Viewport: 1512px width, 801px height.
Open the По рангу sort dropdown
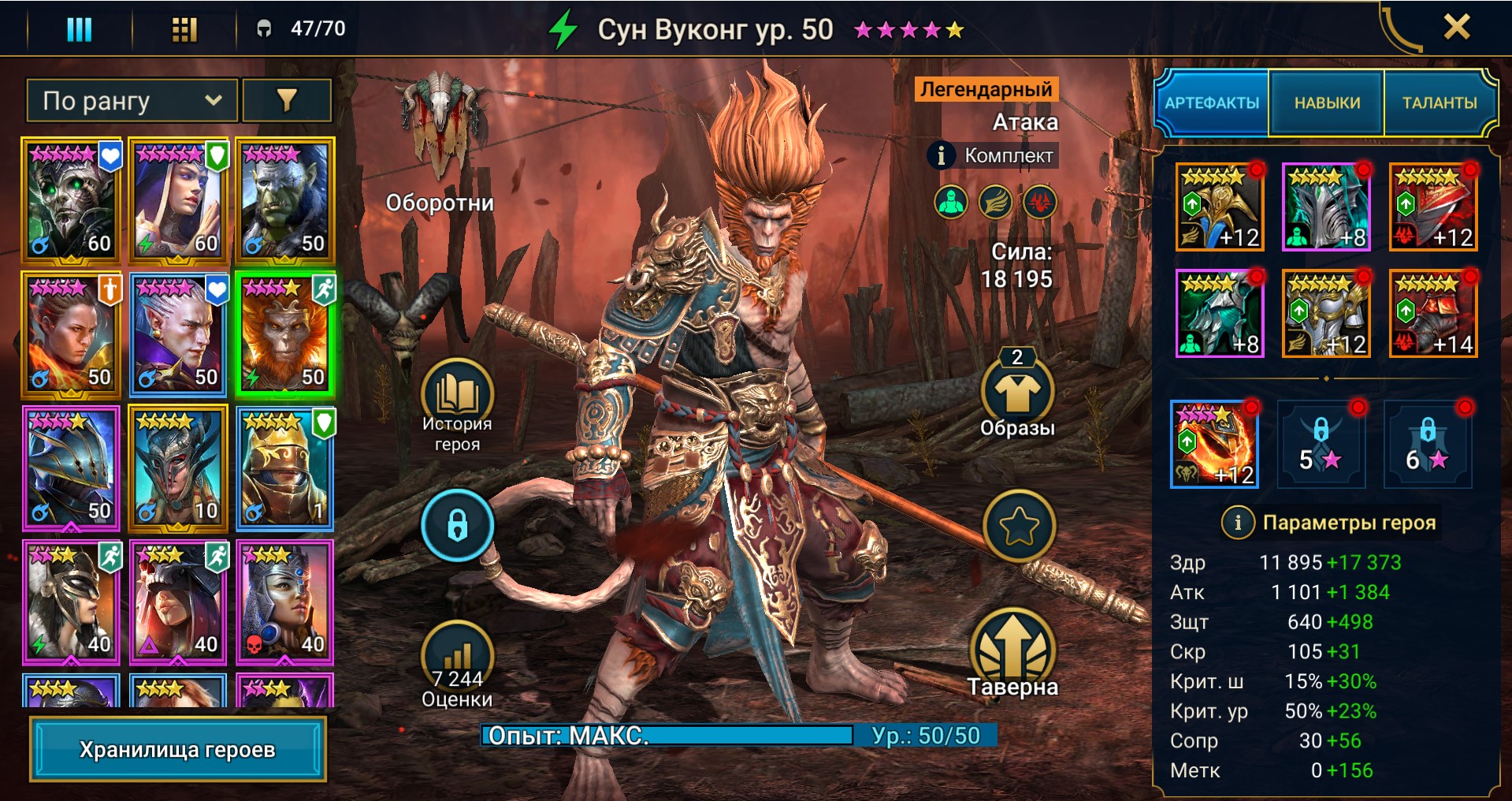pos(132,101)
